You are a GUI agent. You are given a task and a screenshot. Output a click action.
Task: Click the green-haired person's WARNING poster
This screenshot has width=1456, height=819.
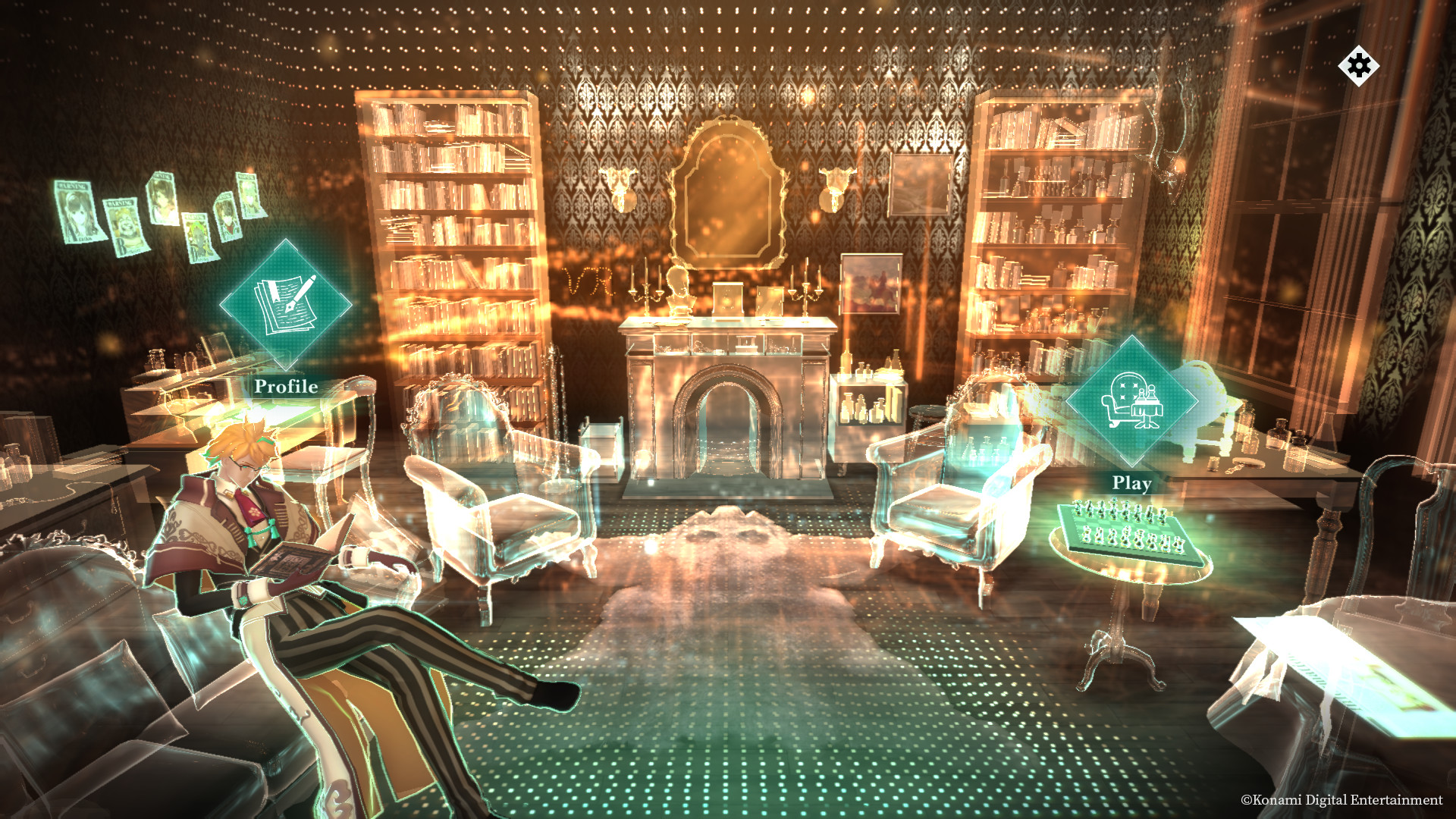pyautogui.click(x=199, y=237)
